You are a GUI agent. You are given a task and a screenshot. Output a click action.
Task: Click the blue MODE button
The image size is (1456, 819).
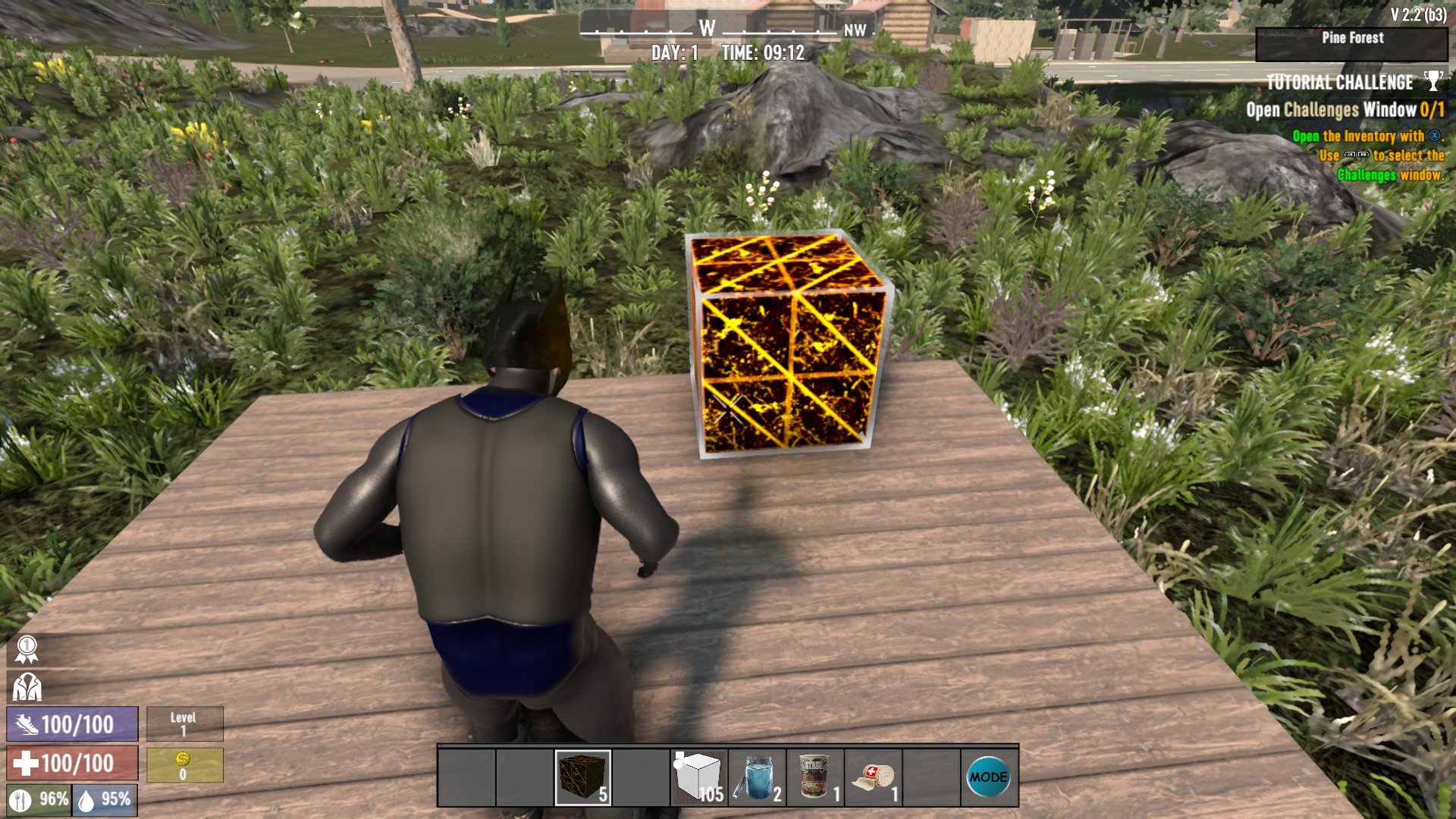point(989,777)
